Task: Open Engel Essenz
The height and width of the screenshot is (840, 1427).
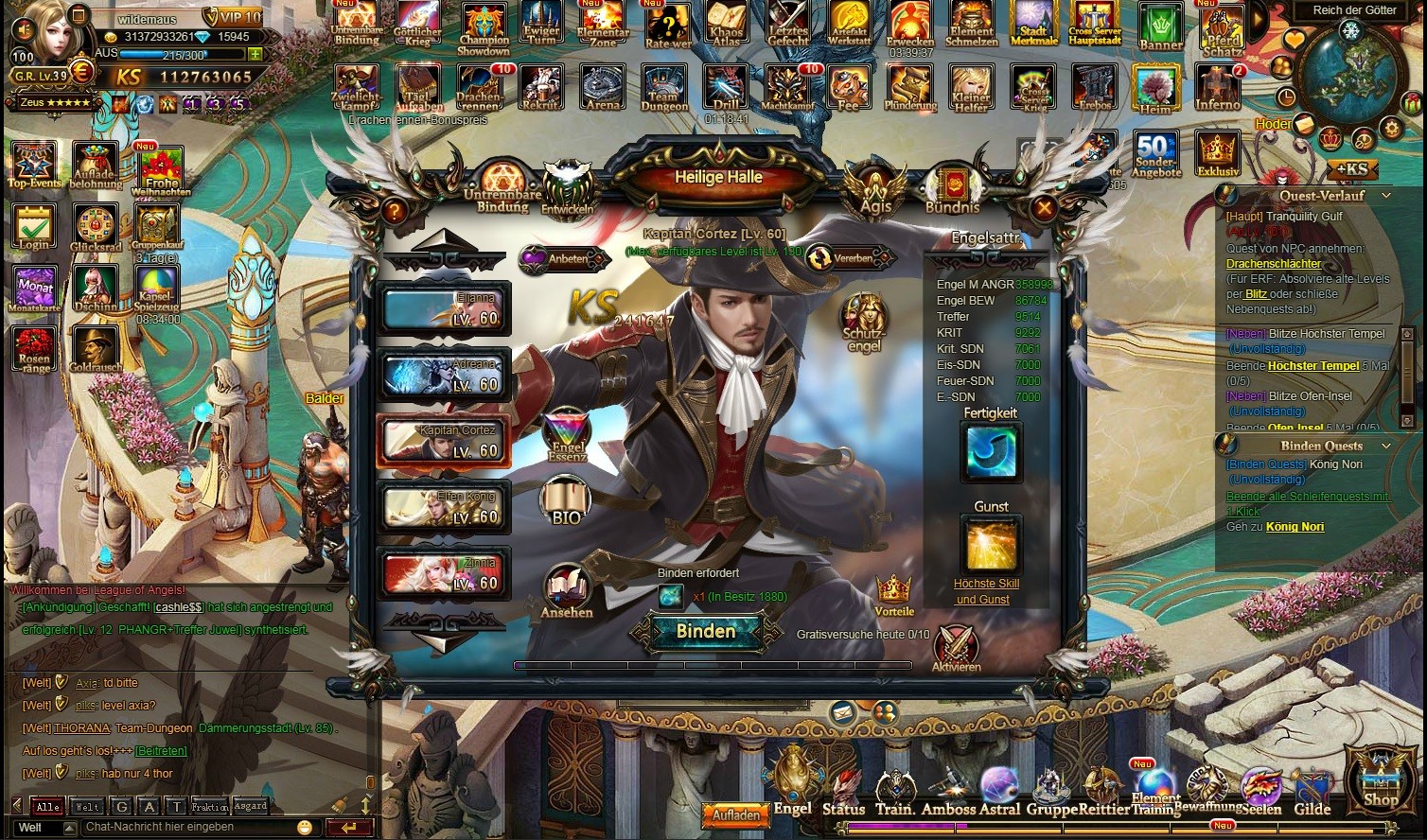Action: pyautogui.click(x=568, y=436)
